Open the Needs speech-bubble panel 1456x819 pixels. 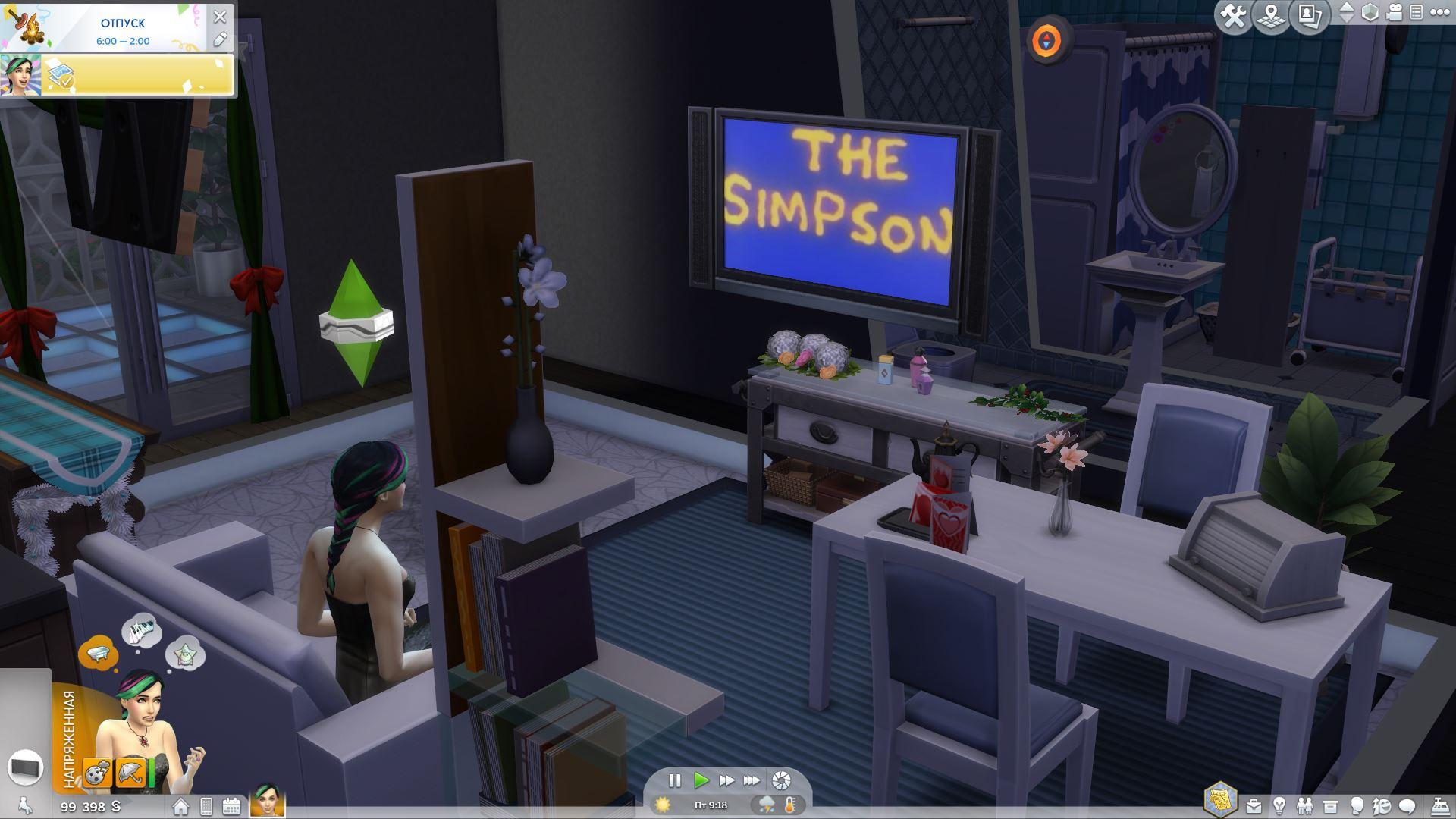1407,805
